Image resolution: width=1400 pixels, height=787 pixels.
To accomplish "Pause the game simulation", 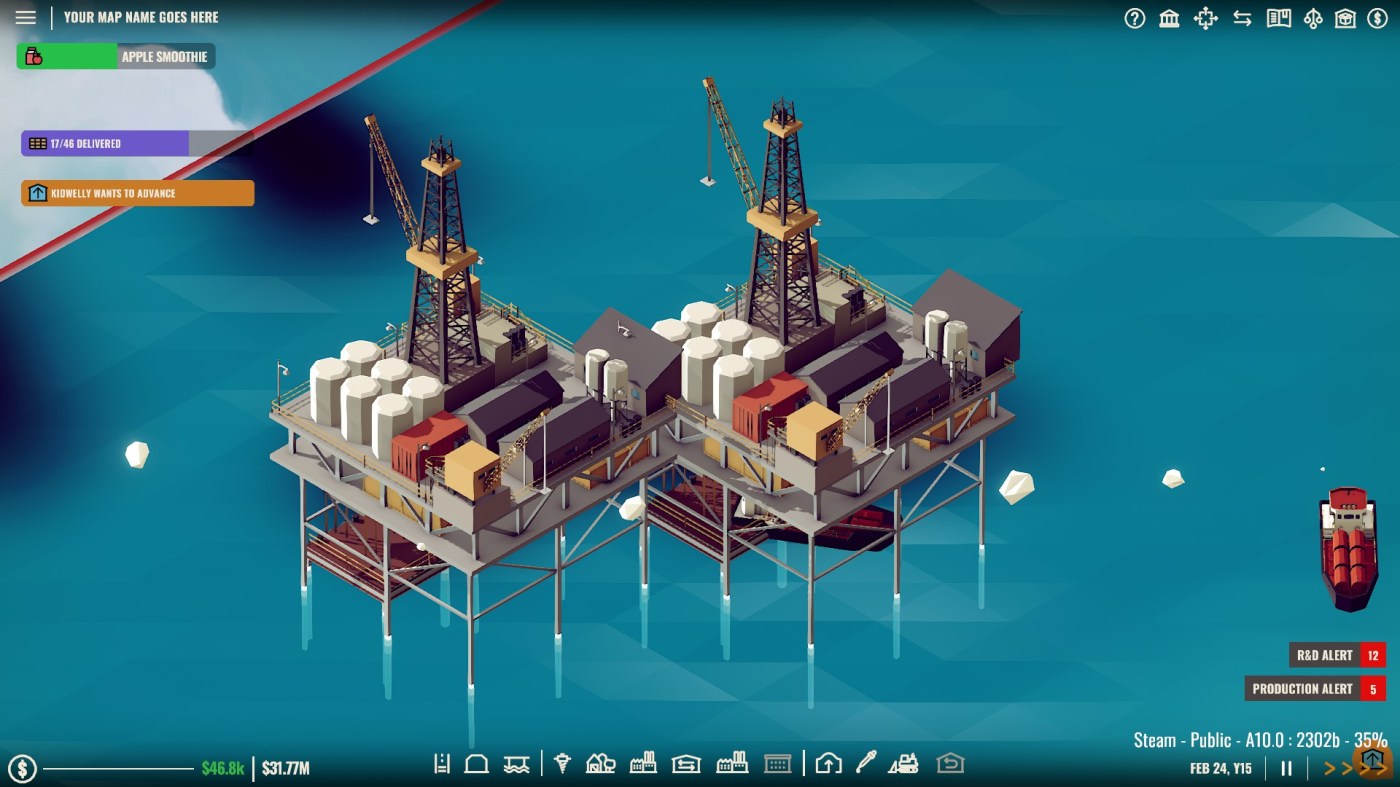I will tap(1286, 769).
